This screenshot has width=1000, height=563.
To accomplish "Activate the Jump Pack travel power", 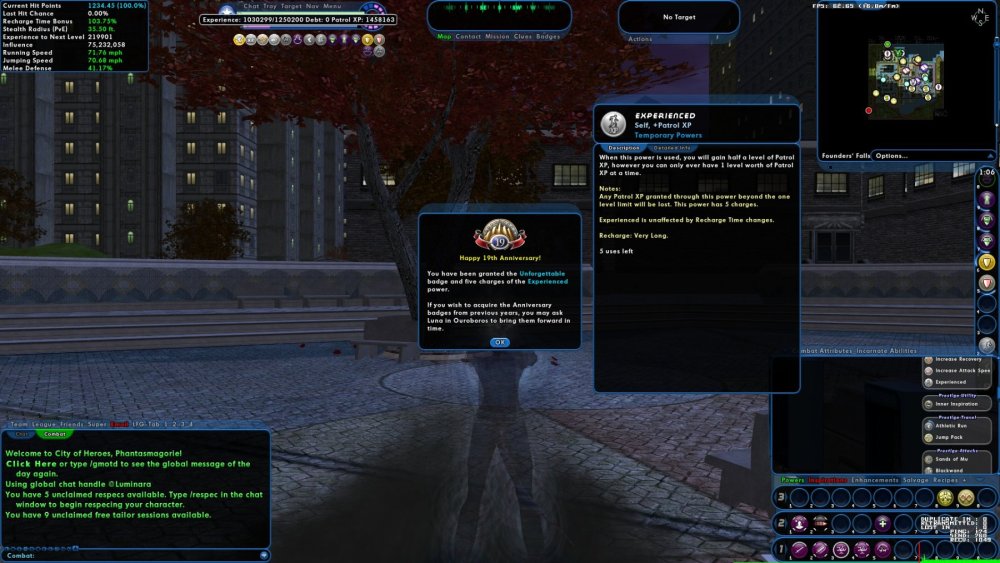I will tap(950, 437).
